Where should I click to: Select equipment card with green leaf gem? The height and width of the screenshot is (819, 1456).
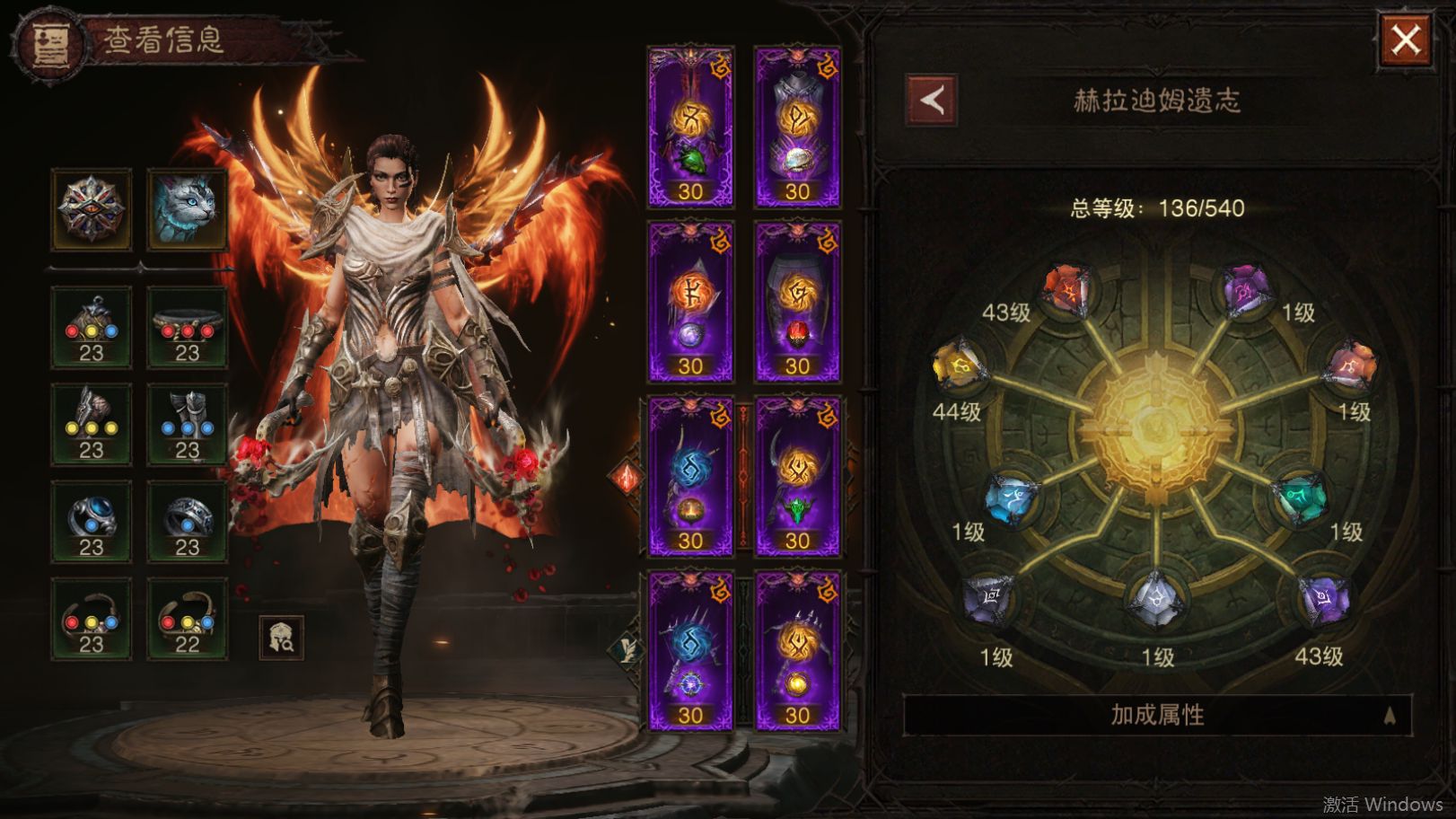690,128
